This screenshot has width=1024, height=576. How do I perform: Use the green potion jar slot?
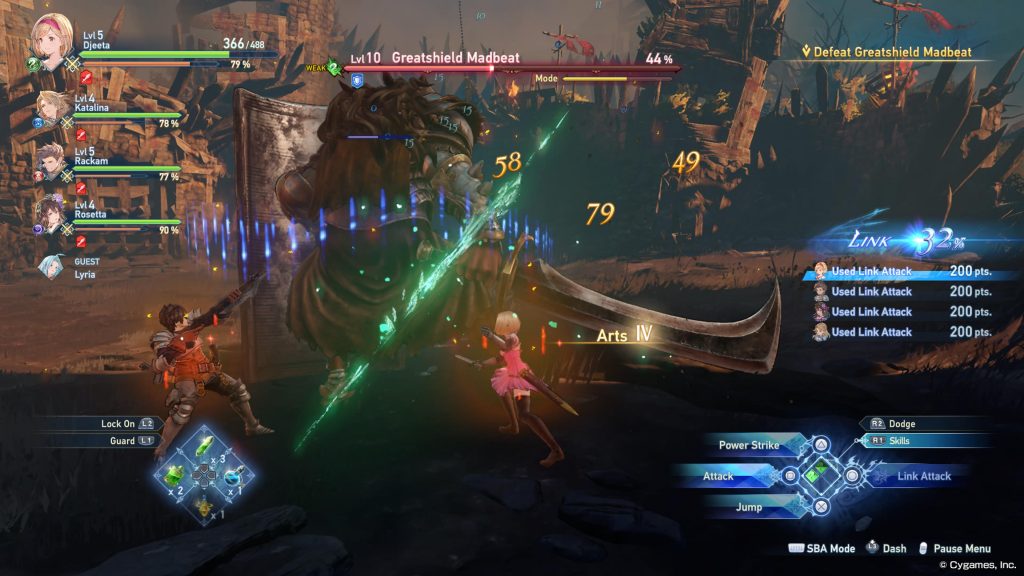[x=176, y=474]
